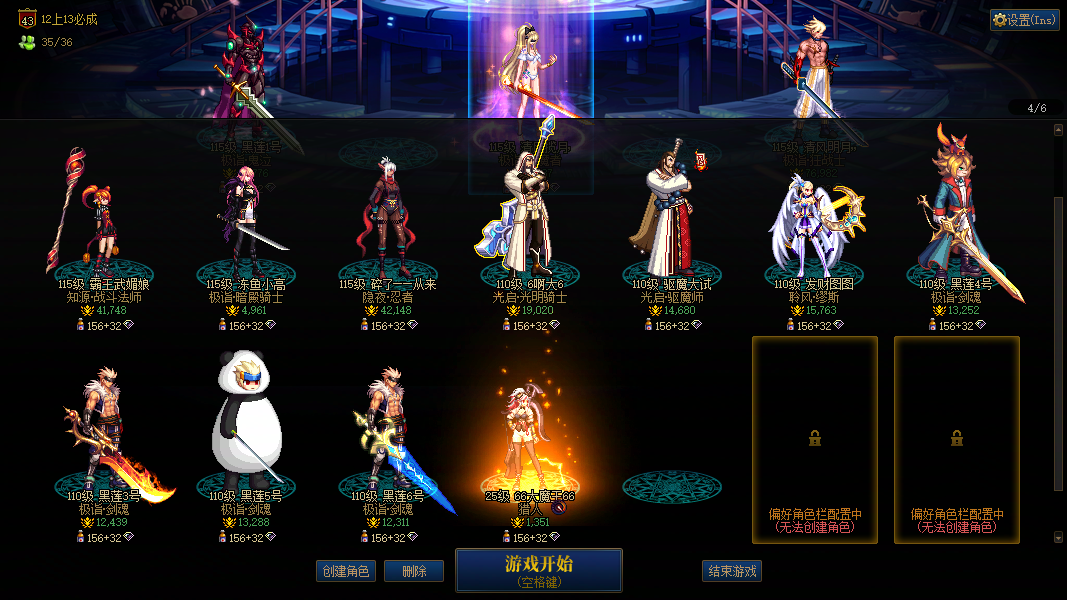This screenshot has height=600, width=1067.
Task: Open the 设置 settings menu
Action: pos(1024,20)
